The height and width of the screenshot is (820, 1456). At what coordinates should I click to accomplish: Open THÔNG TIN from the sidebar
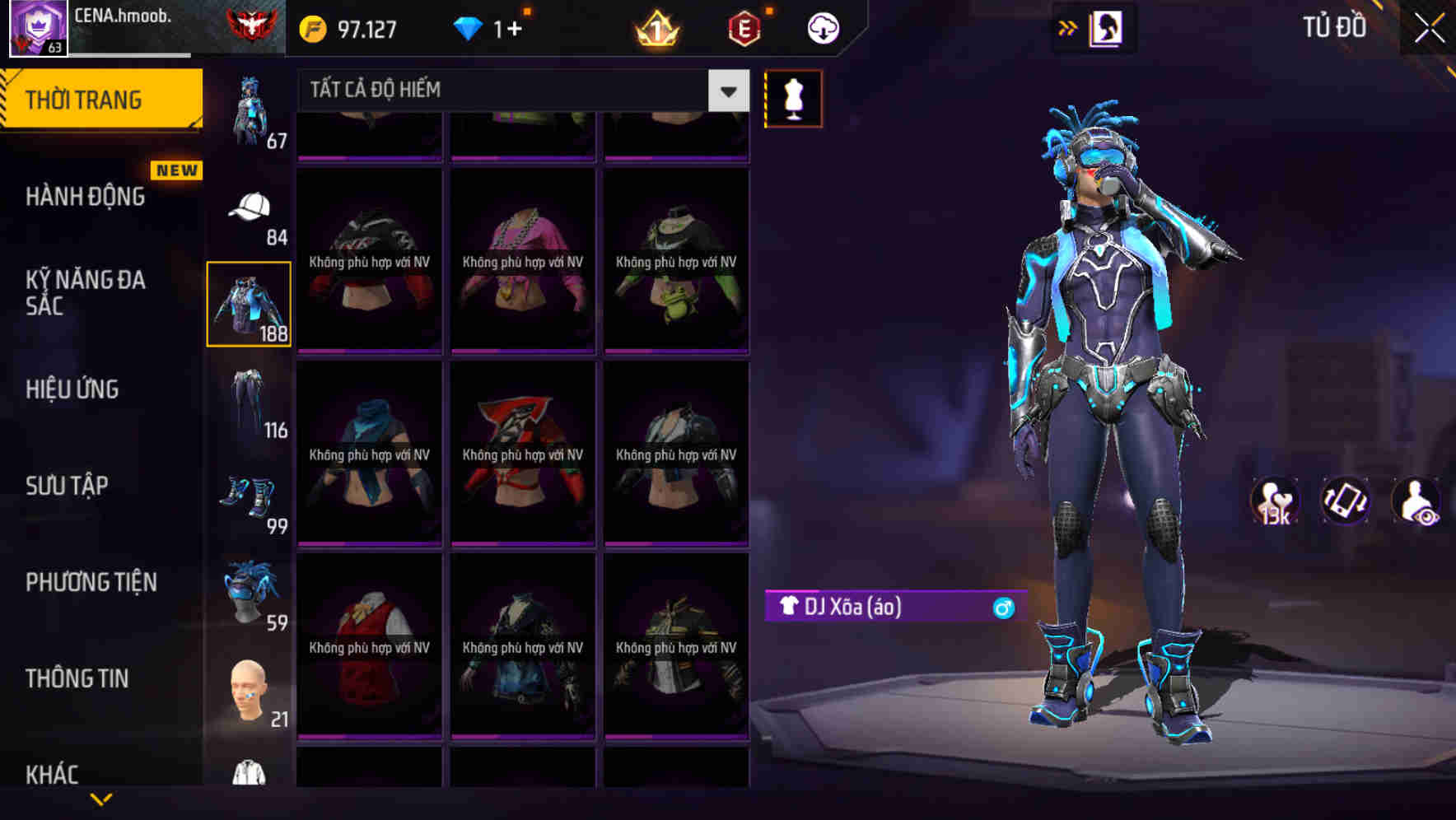[78, 678]
